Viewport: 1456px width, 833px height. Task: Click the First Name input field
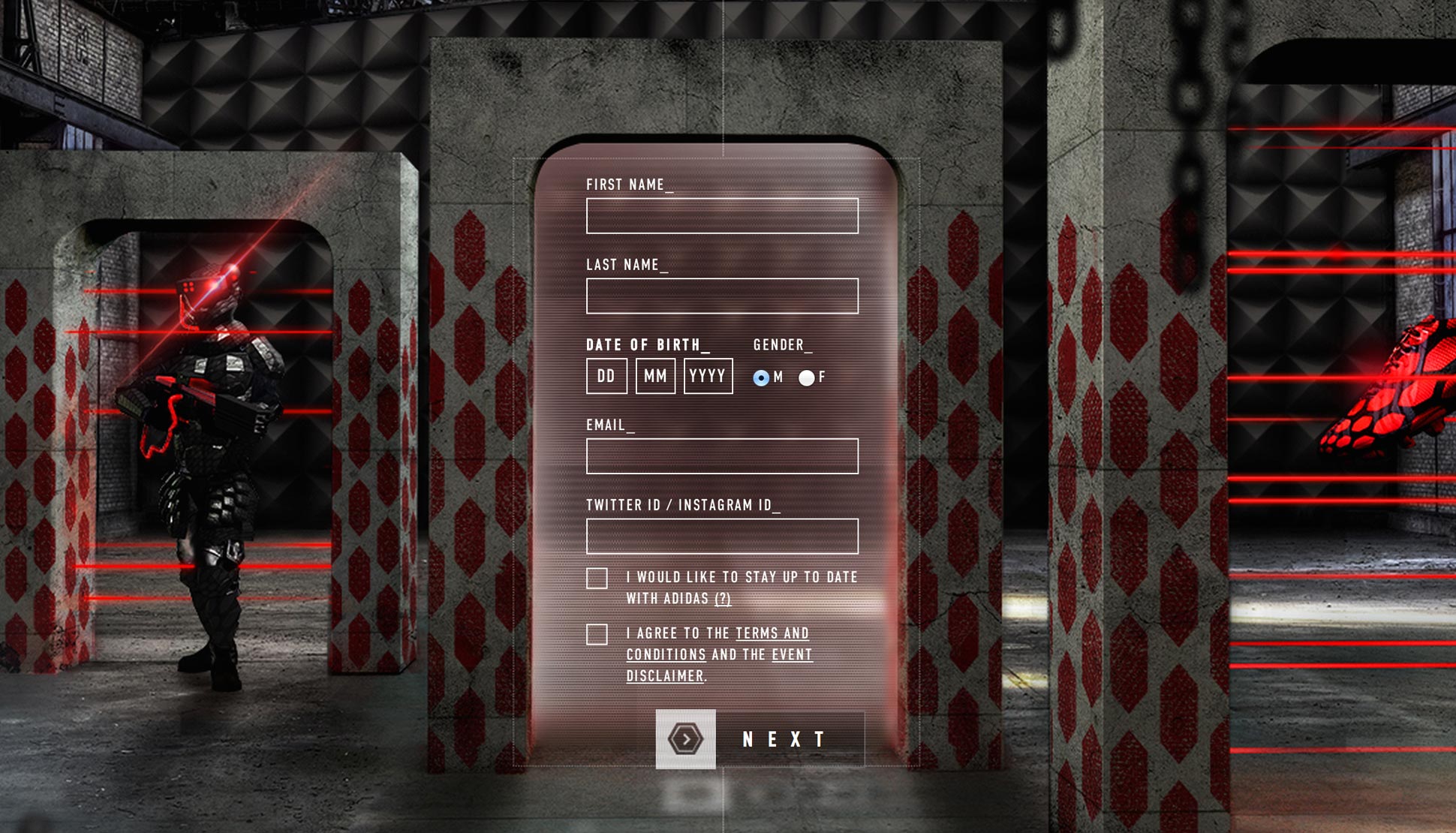[722, 216]
